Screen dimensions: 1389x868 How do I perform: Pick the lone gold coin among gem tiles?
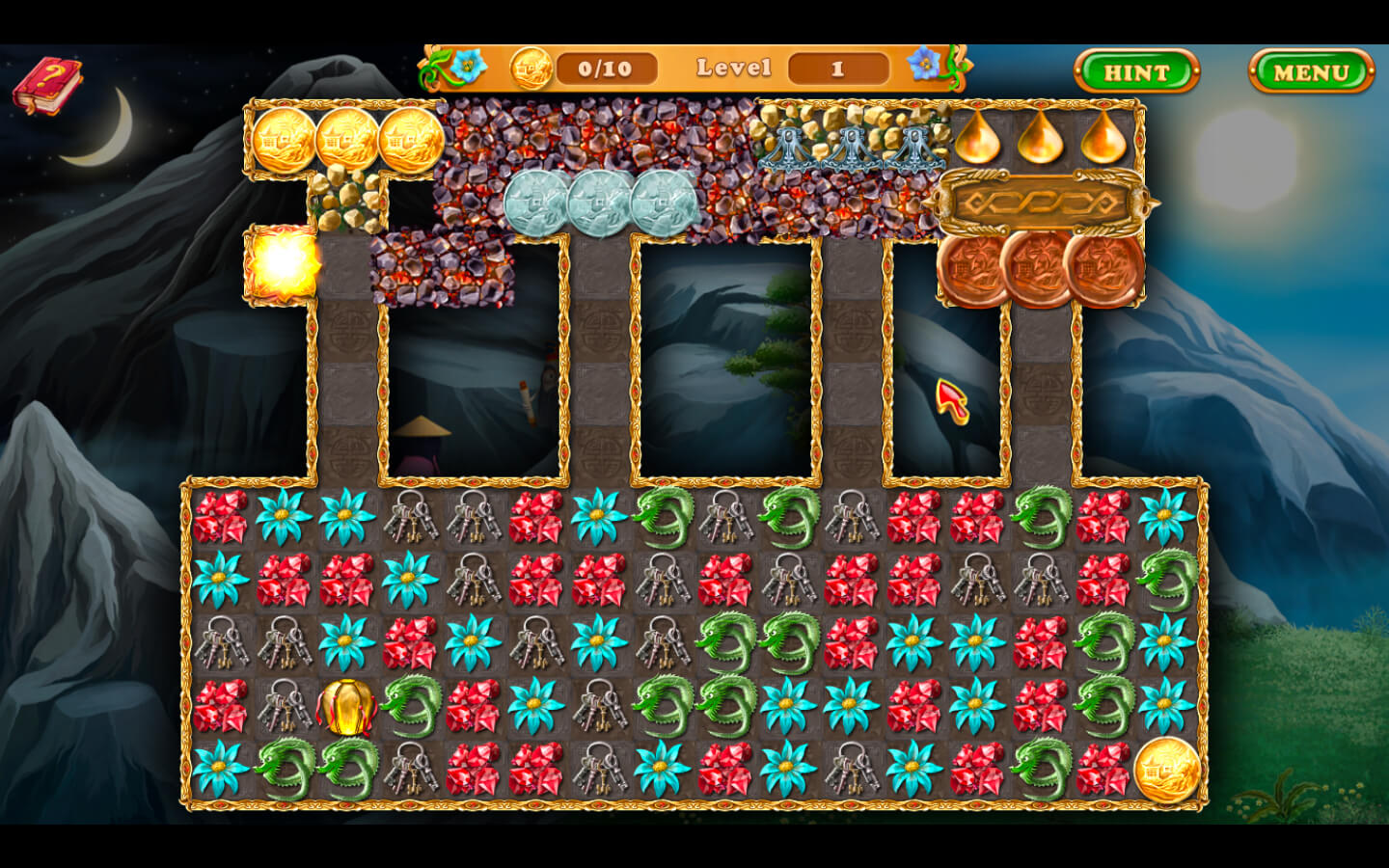pos(1166,771)
